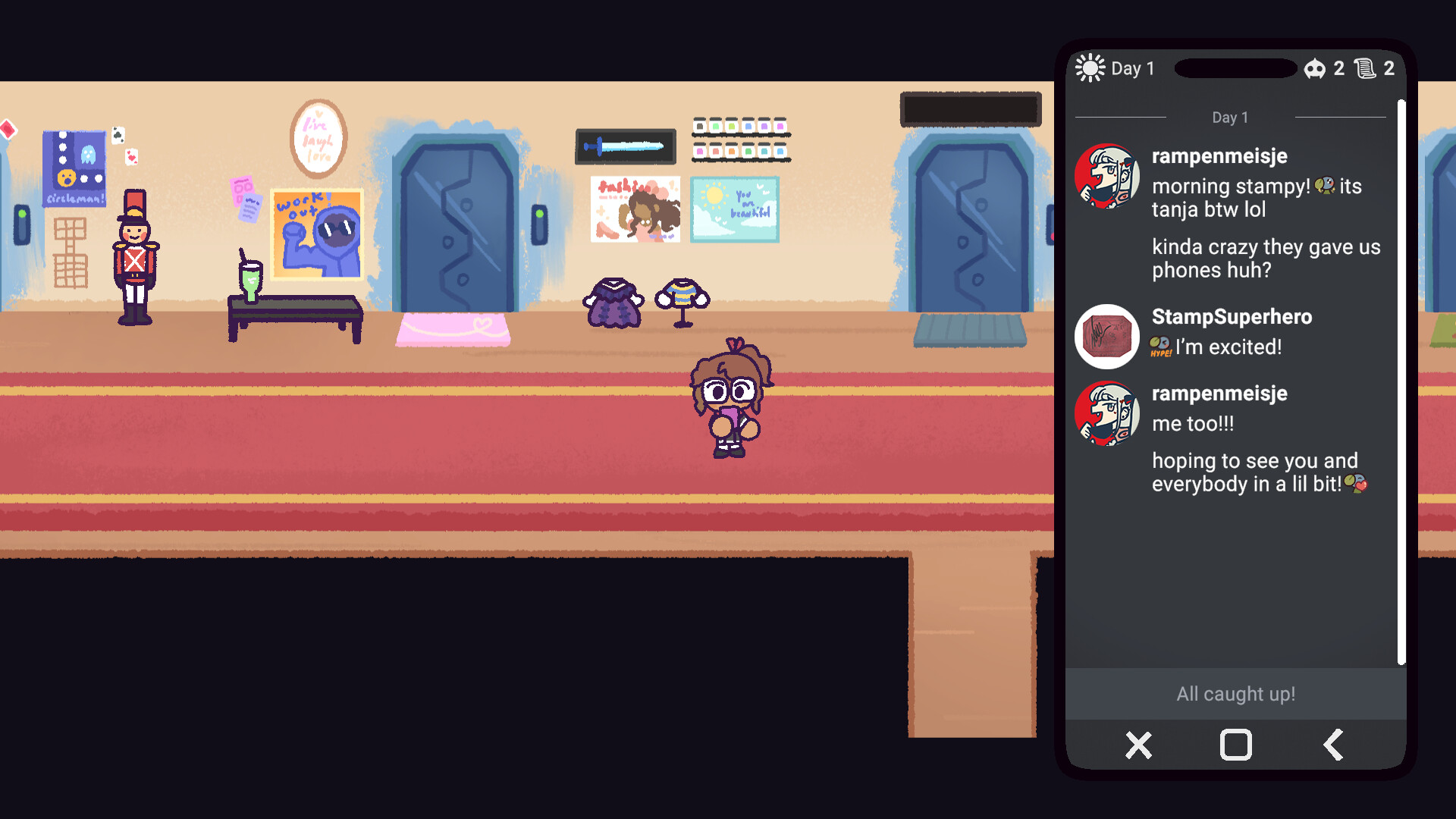Tap the square home navigation icon

point(1235,745)
